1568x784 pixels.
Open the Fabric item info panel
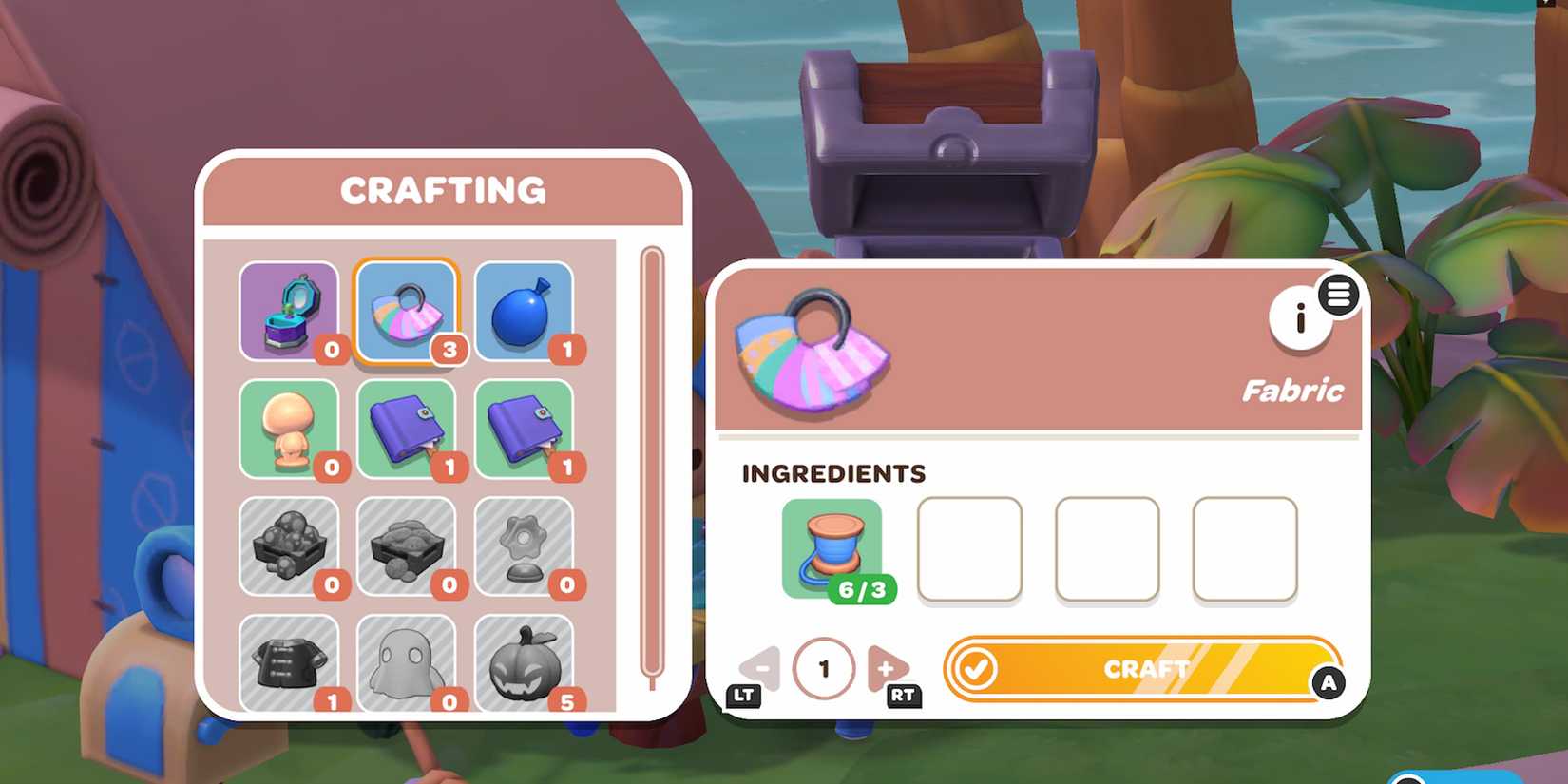pos(1300,316)
